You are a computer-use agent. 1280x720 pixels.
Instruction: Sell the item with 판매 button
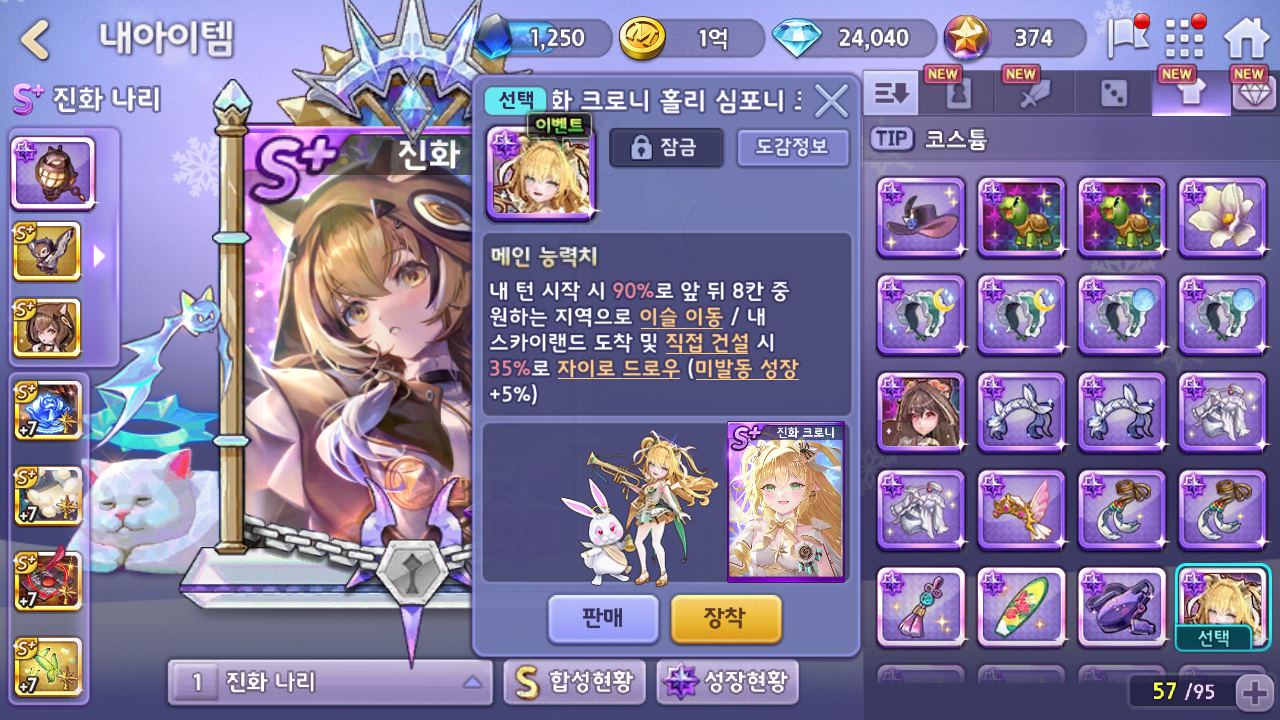(603, 618)
